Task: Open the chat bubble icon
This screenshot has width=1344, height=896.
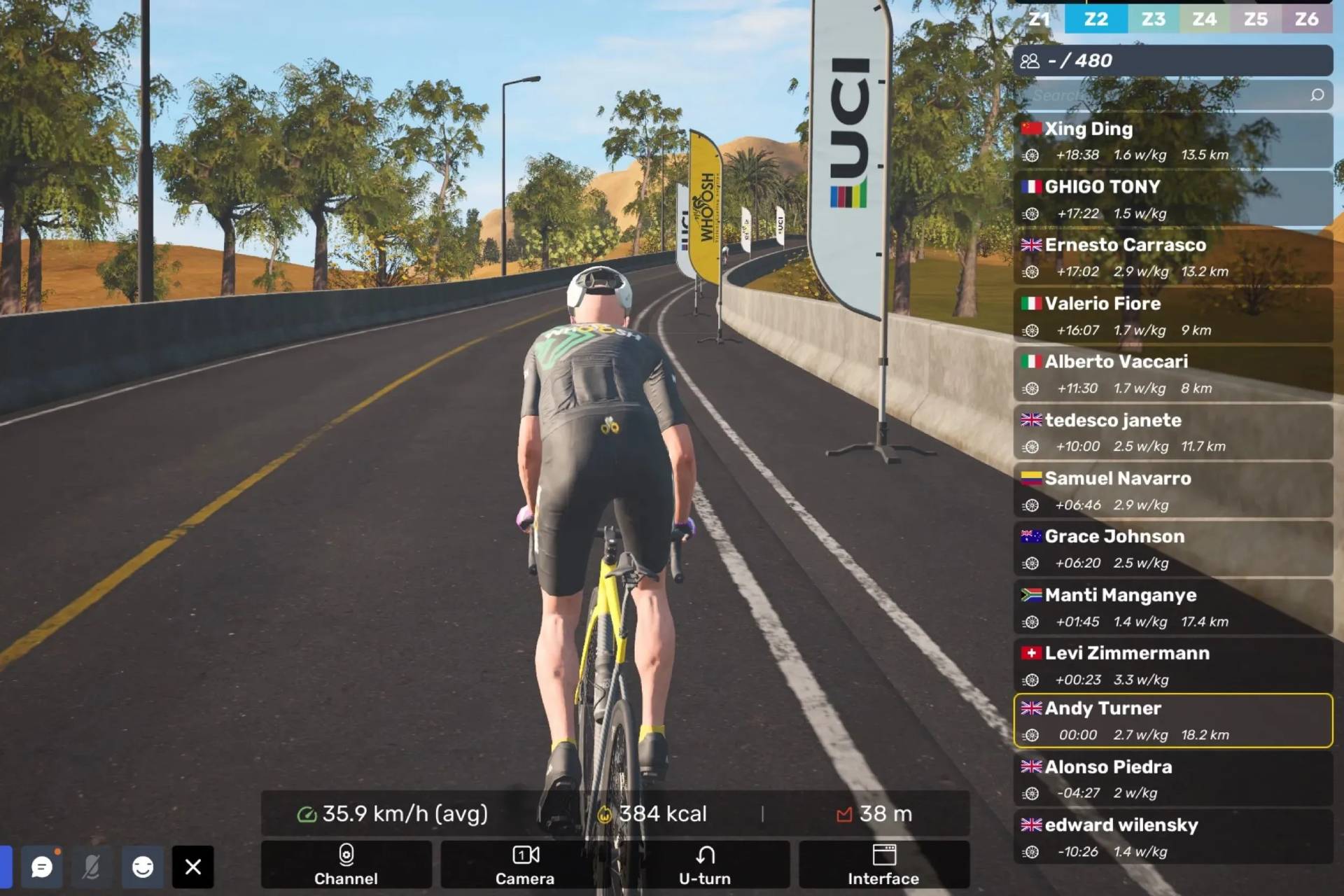Action: tap(42, 867)
